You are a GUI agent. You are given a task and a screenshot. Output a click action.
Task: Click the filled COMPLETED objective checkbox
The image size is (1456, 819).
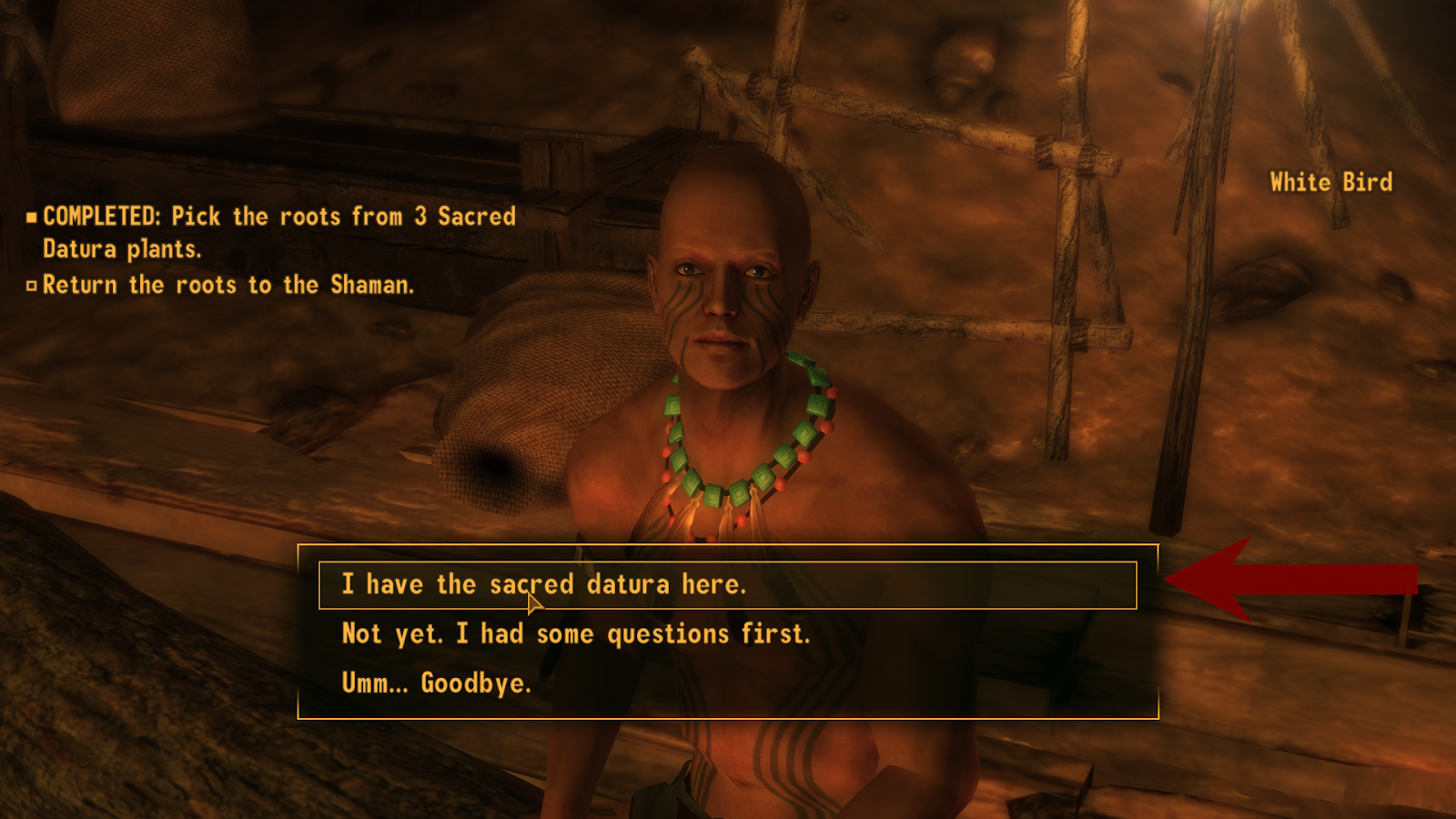[32, 217]
